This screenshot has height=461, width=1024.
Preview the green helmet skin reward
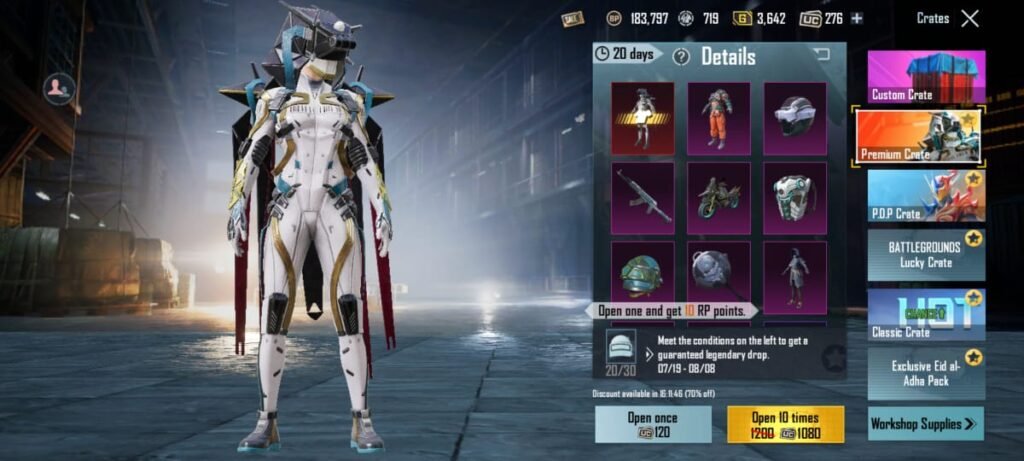(x=642, y=271)
